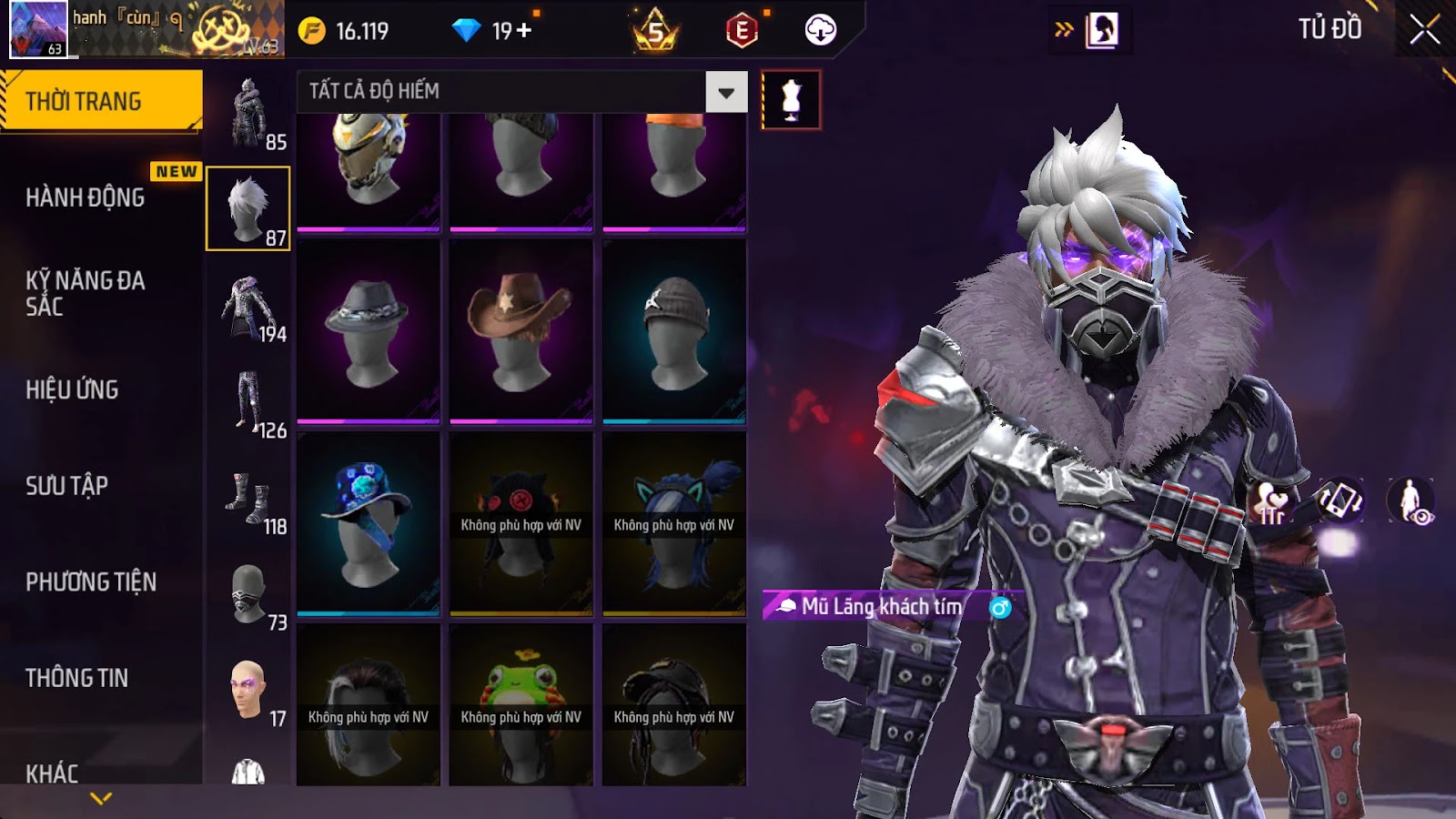Viewport: 1456px width, 819px height.
Task: Click the mannequin outfit button
Action: click(x=791, y=100)
